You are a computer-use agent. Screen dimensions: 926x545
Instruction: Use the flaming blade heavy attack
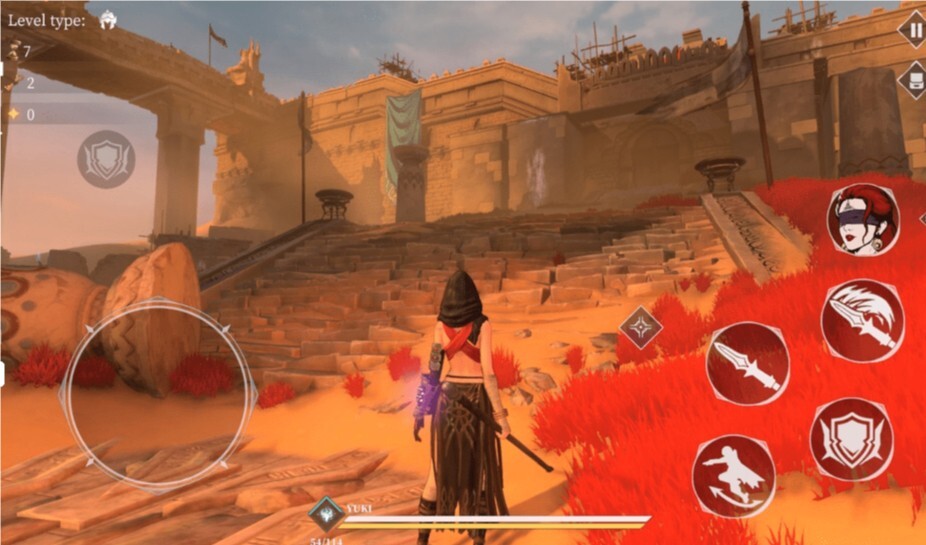coord(862,320)
